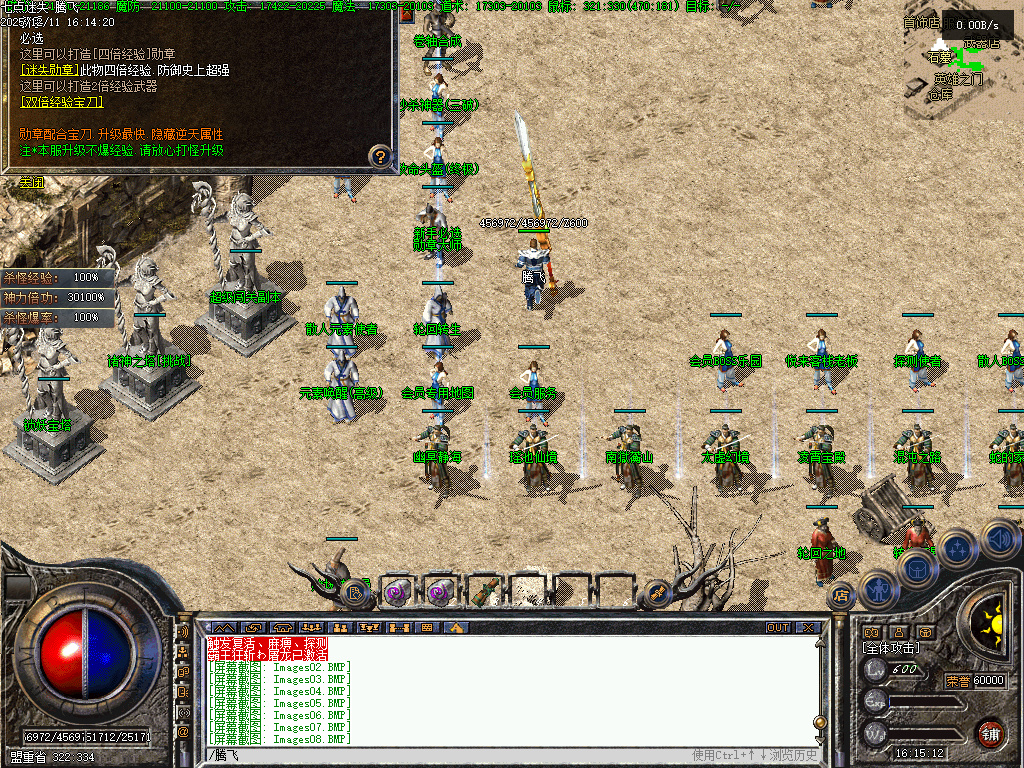Close the NPC dialogue via 关闭

tap(33, 183)
